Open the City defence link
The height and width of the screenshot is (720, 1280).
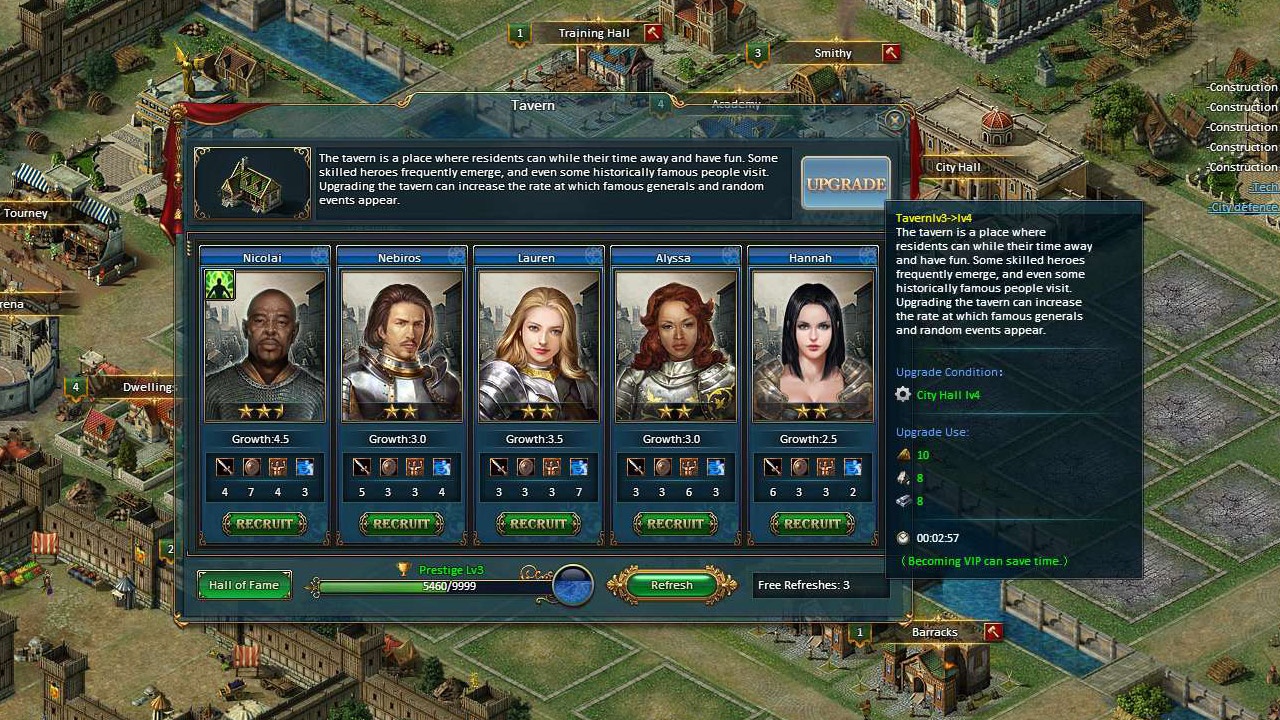[1244, 207]
